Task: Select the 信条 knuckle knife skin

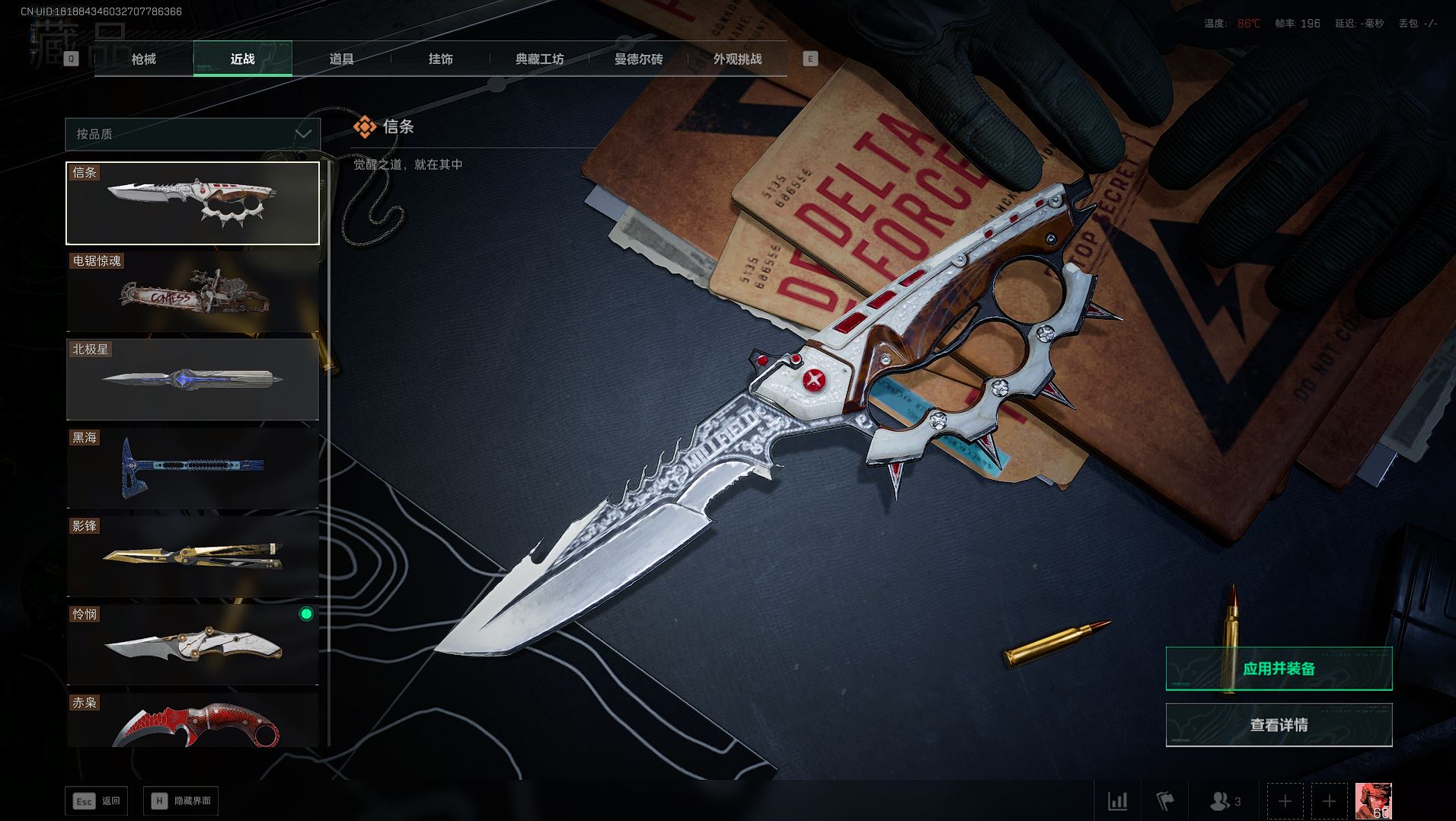Action: pos(193,203)
